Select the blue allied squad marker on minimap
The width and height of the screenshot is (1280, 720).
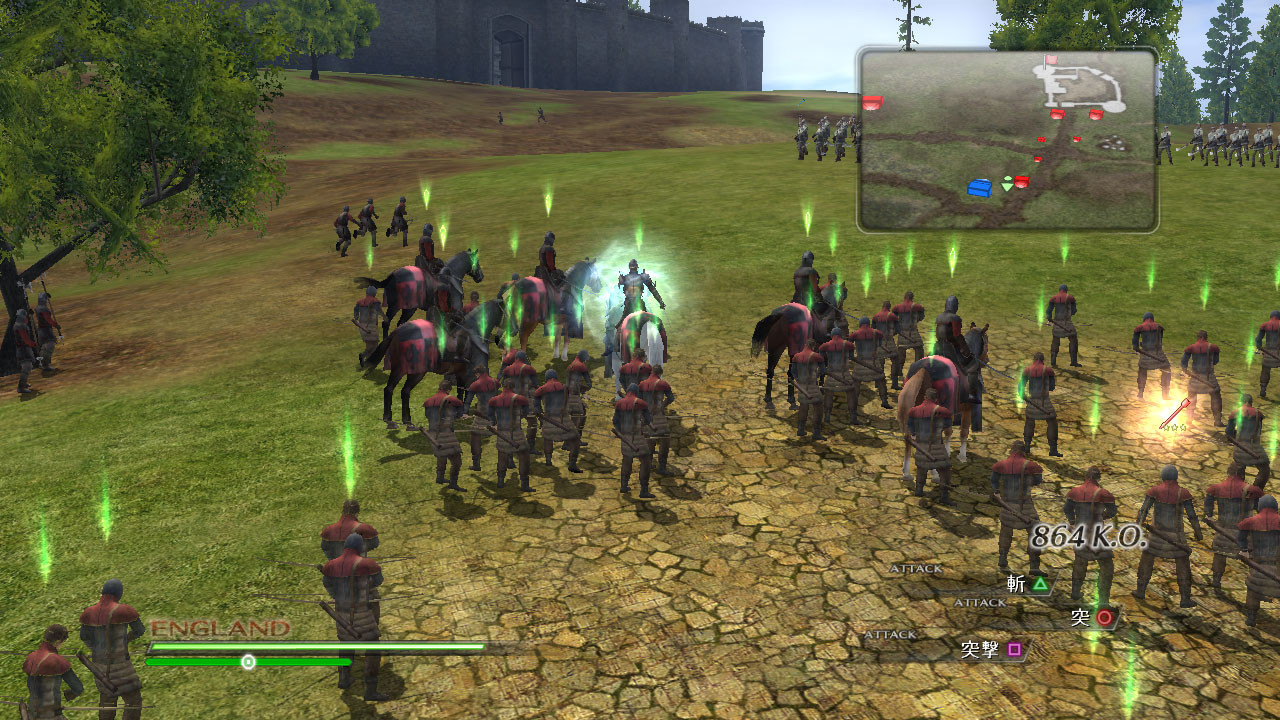point(980,187)
